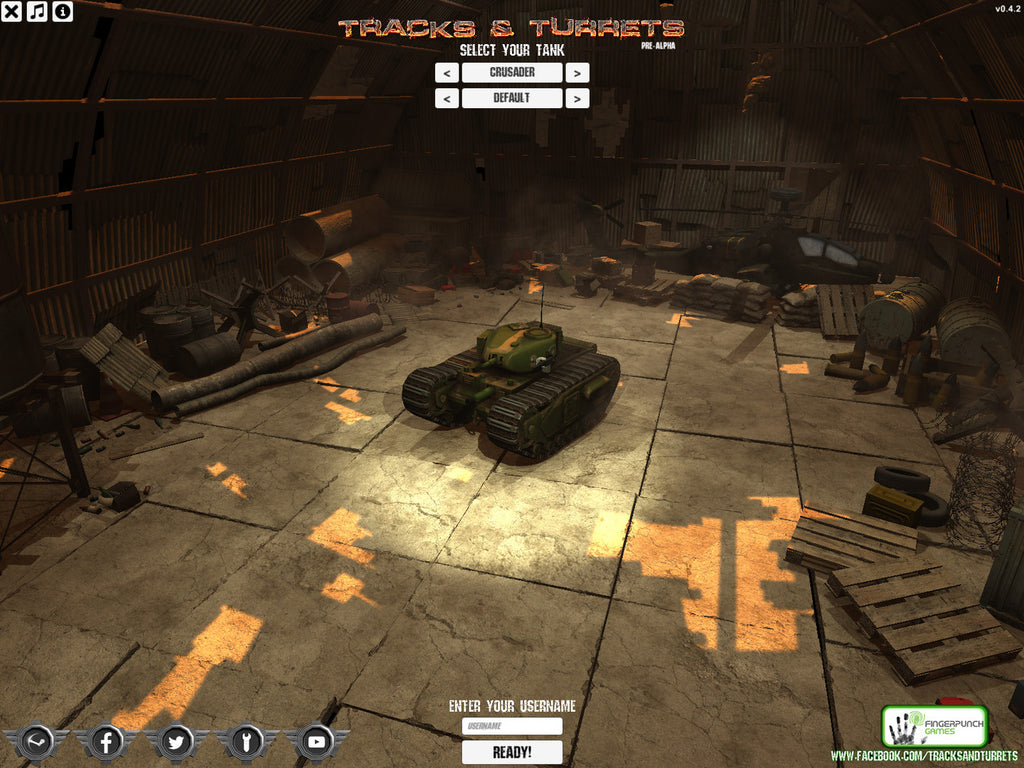Click the Crusader tank name field
The image size is (1024, 768).
pos(512,73)
